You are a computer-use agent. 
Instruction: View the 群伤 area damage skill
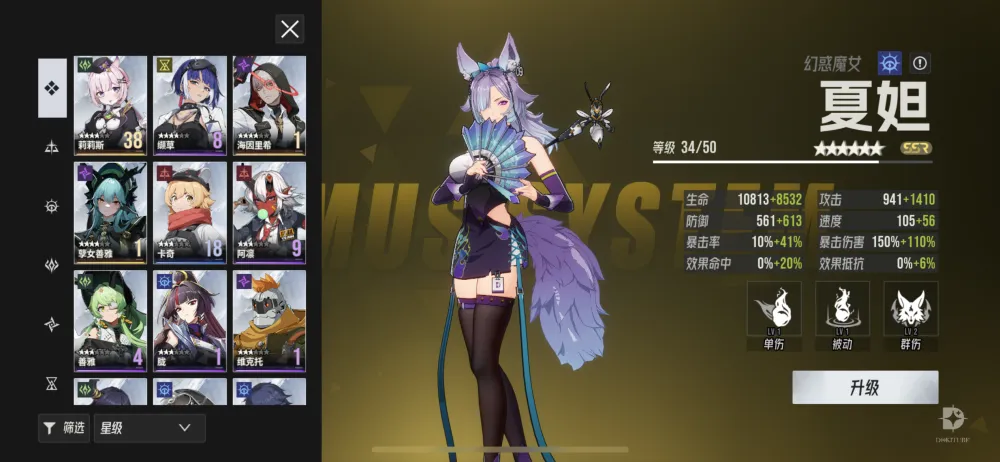[x=910, y=316]
